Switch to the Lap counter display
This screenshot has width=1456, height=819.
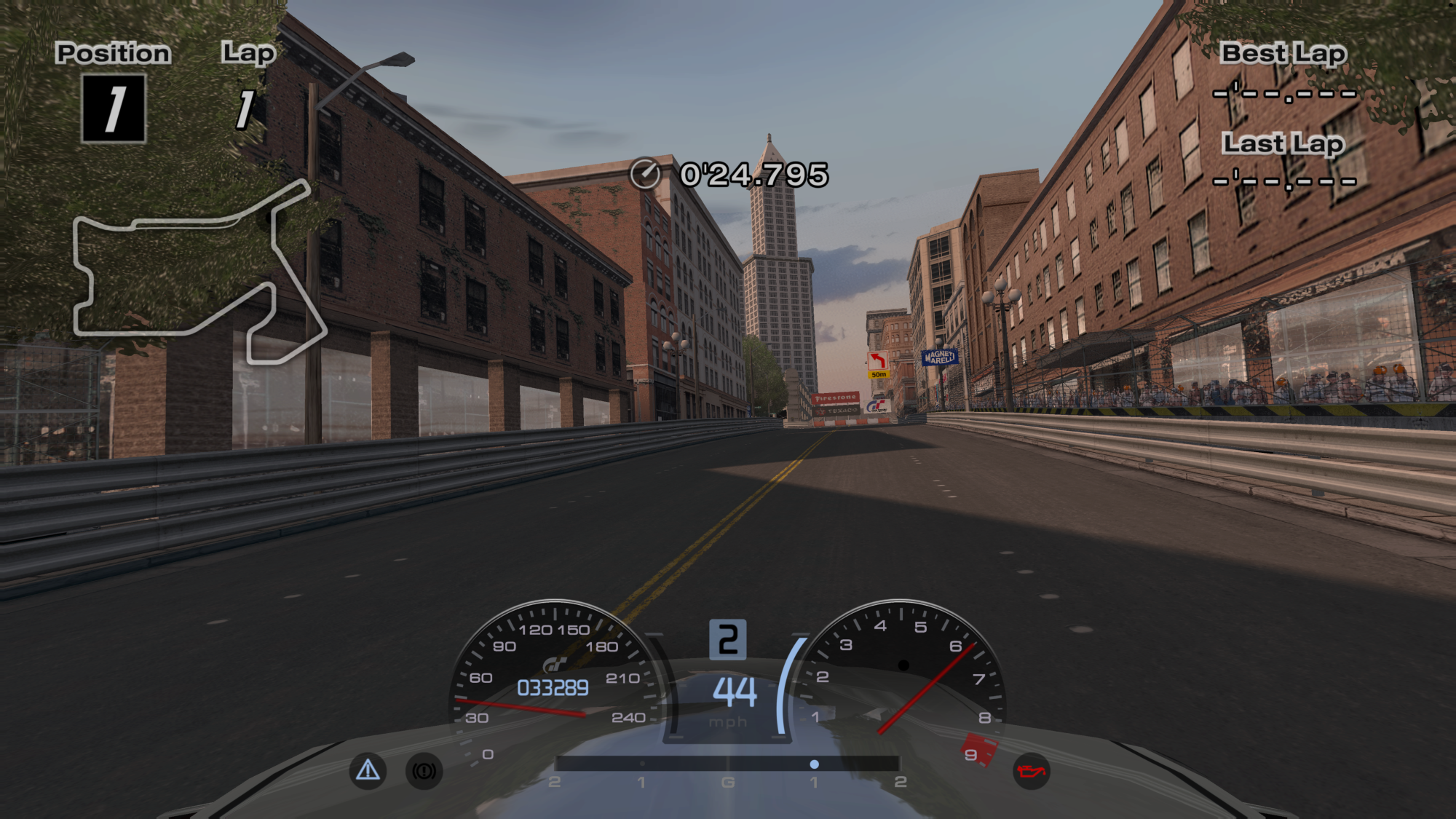[x=246, y=80]
